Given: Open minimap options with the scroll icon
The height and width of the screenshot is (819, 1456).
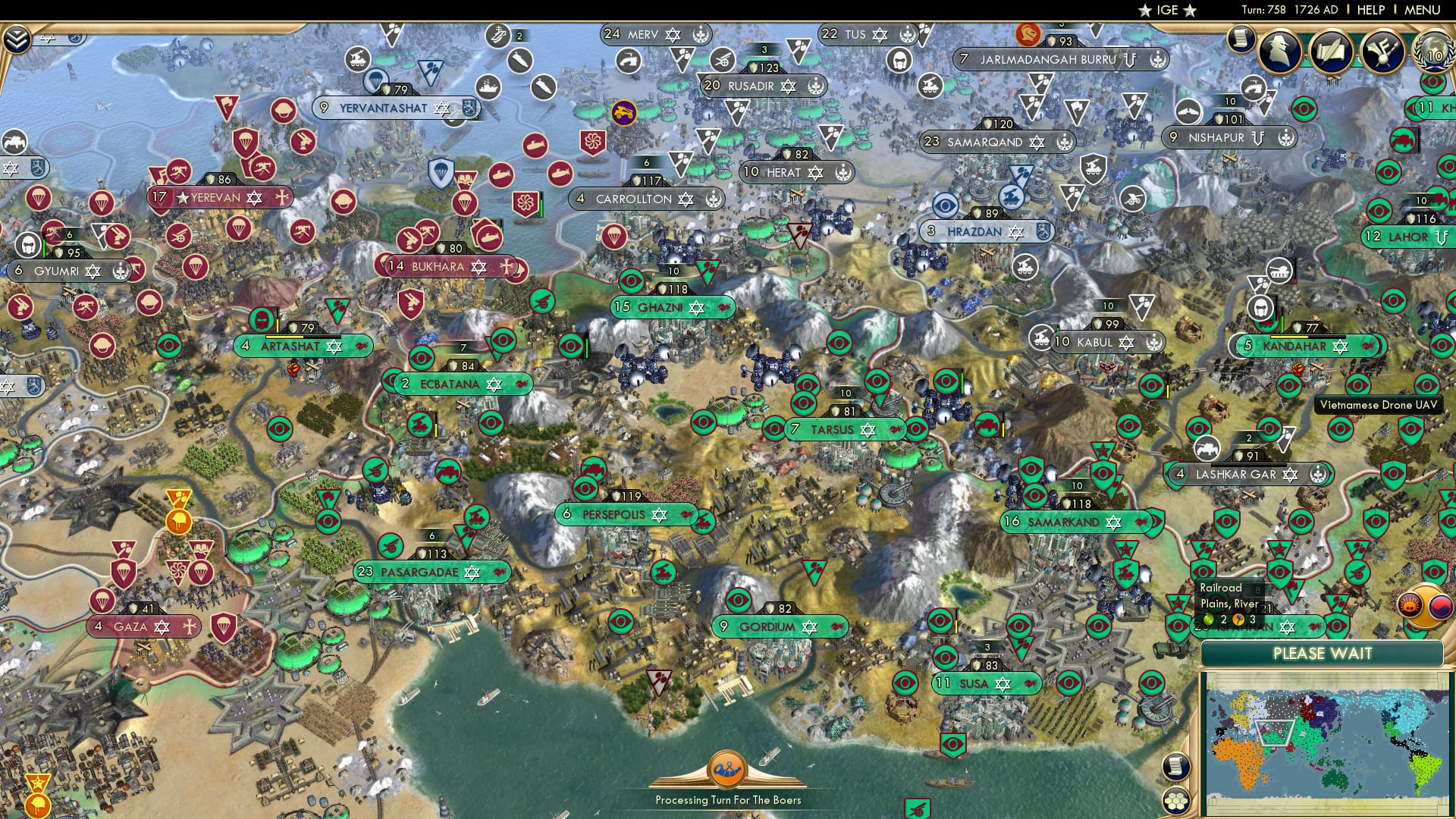Looking at the screenshot, I should click(1176, 767).
